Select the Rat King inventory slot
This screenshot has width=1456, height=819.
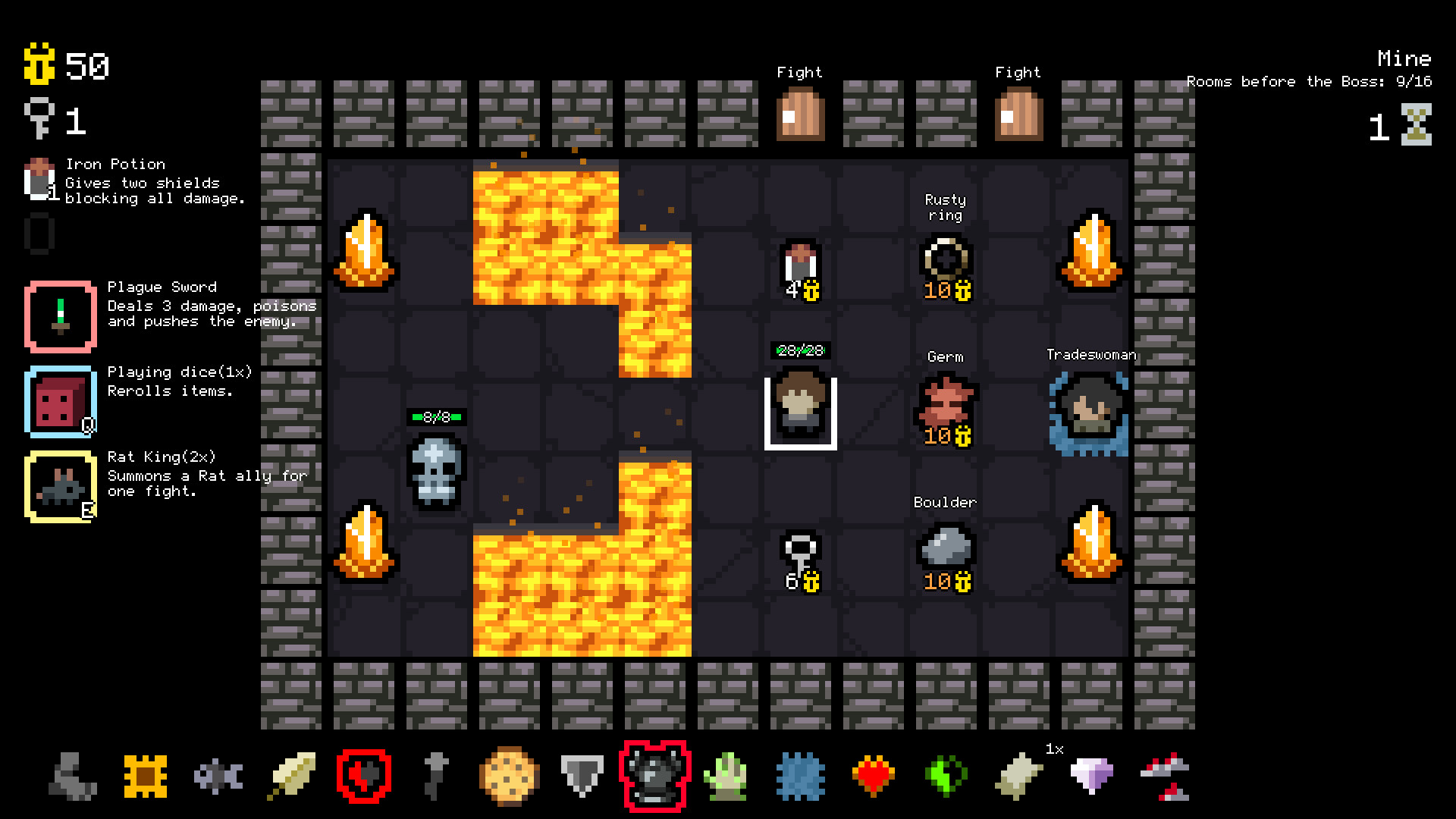coord(61,486)
